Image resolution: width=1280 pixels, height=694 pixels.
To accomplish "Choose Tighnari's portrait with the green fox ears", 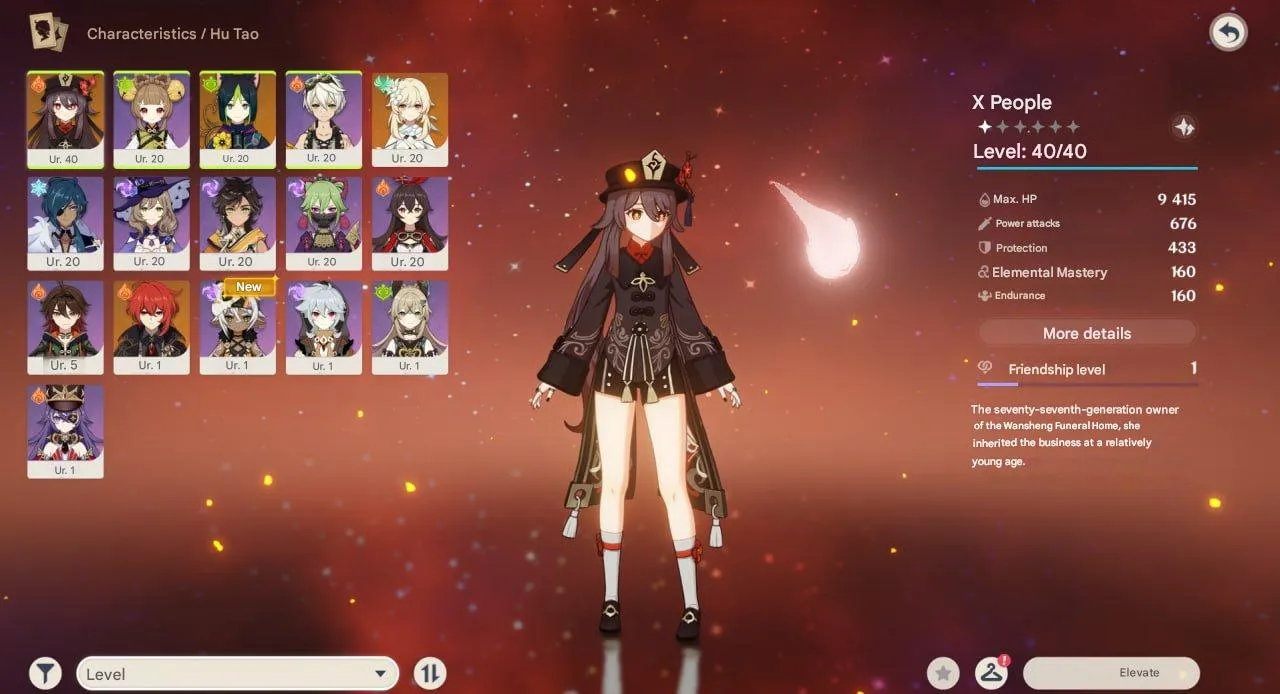I will [237, 119].
